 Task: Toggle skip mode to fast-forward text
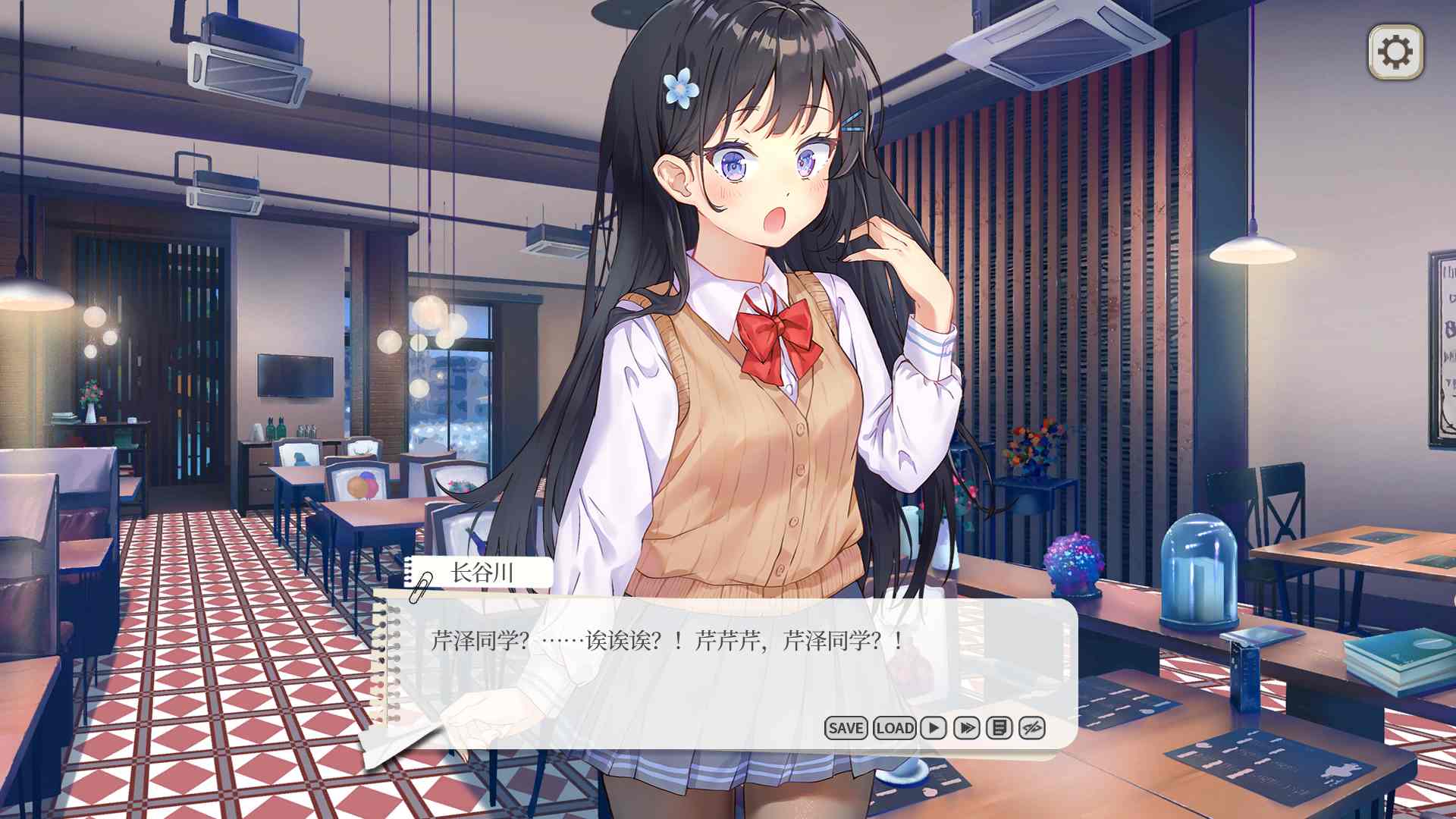click(966, 728)
